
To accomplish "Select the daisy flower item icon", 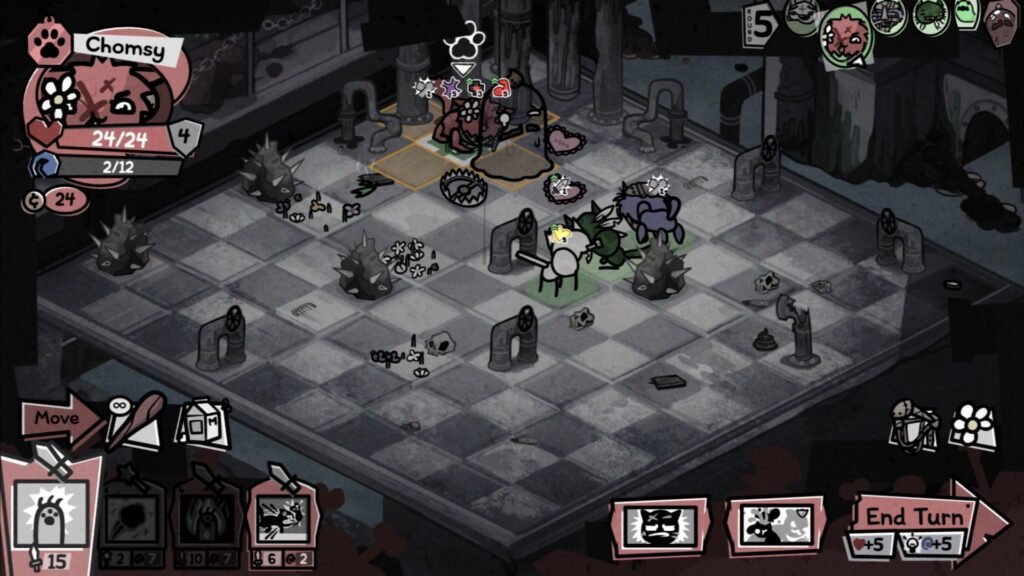I will coord(972,427).
